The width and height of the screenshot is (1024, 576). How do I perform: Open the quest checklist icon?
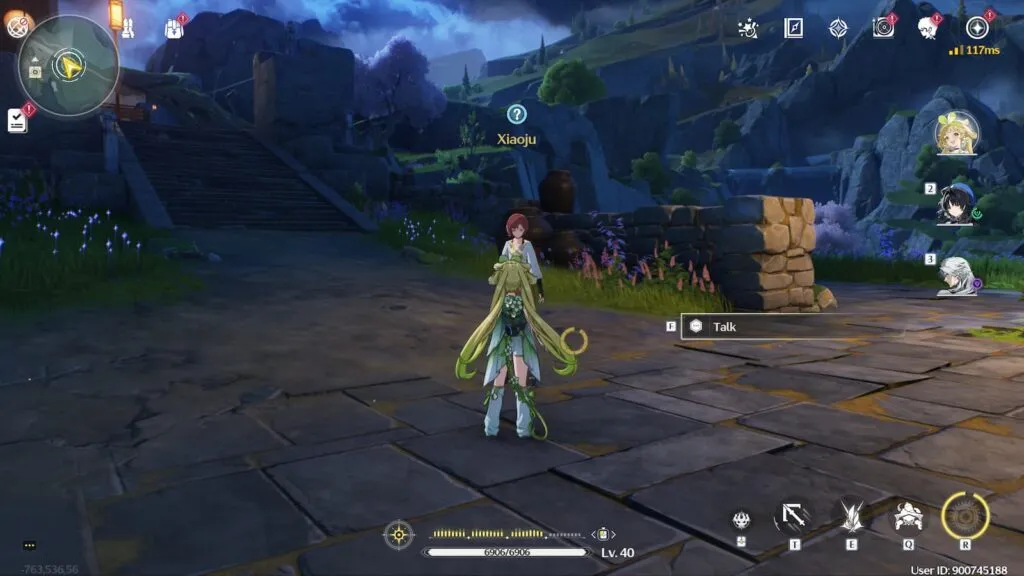click(17, 121)
